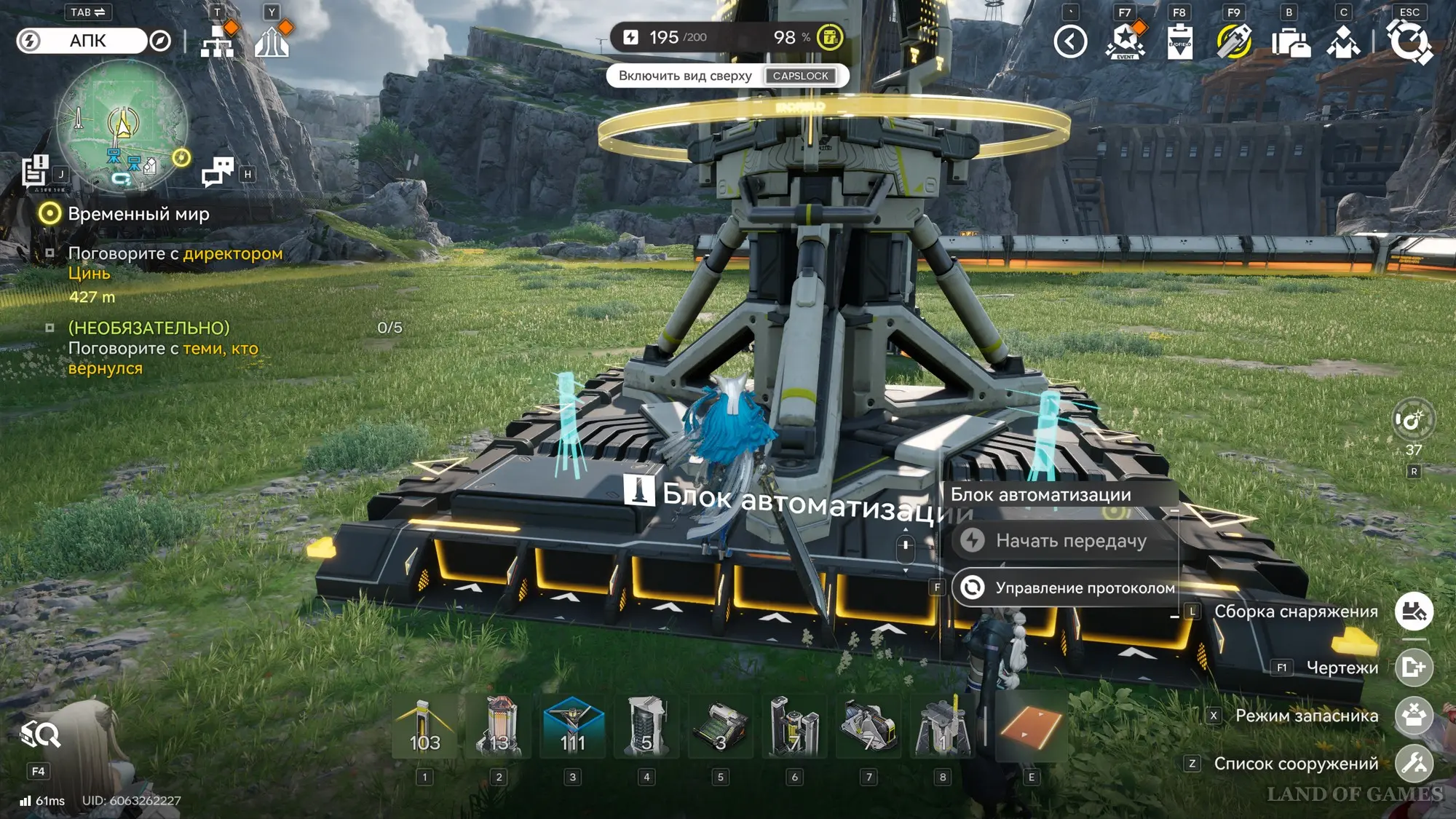Choose the "Управление протоколом" option
This screenshot has width=1456, height=819.
[x=1067, y=588]
